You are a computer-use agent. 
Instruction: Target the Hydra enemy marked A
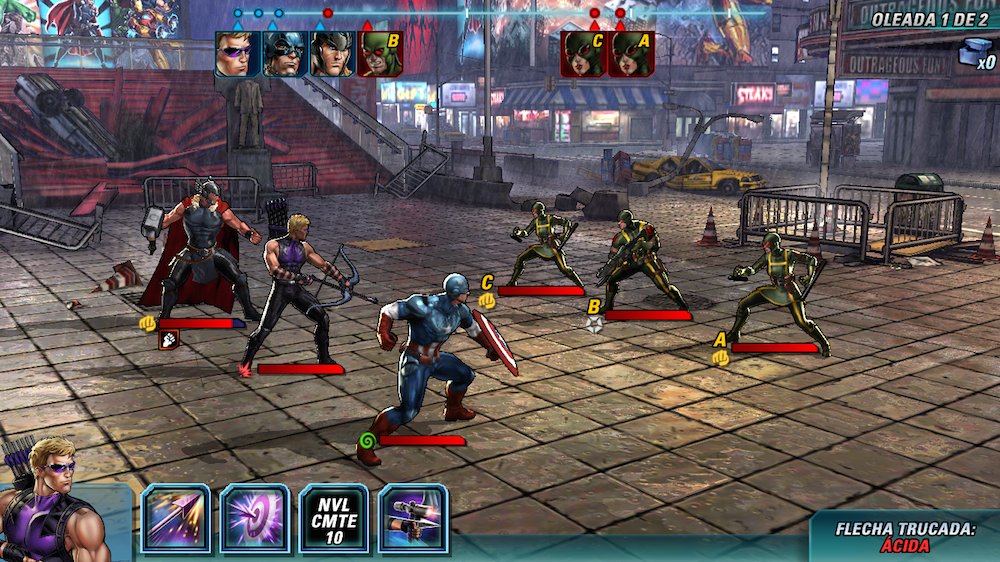point(778,290)
